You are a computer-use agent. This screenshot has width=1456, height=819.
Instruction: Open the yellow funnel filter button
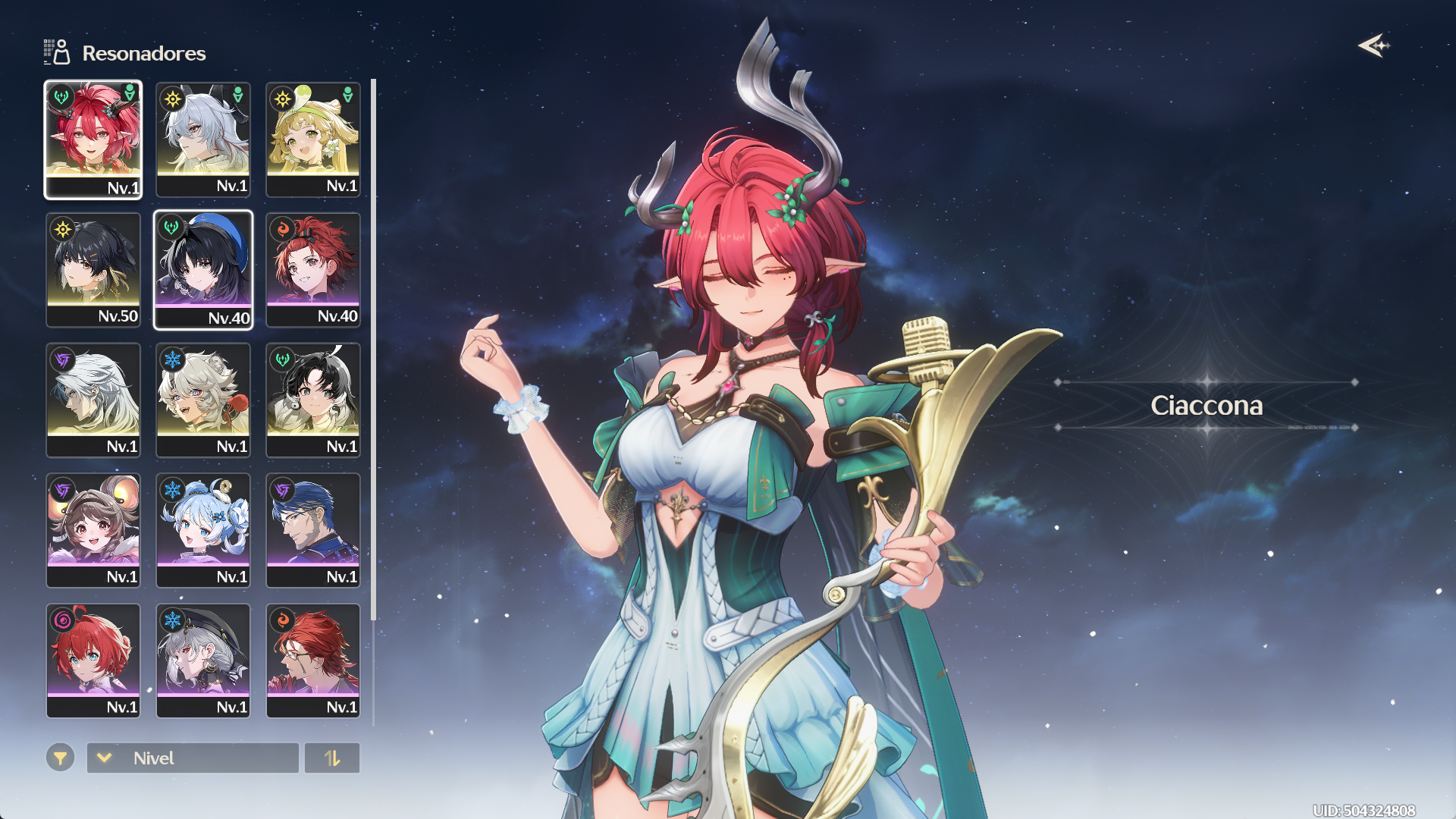tap(60, 758)
